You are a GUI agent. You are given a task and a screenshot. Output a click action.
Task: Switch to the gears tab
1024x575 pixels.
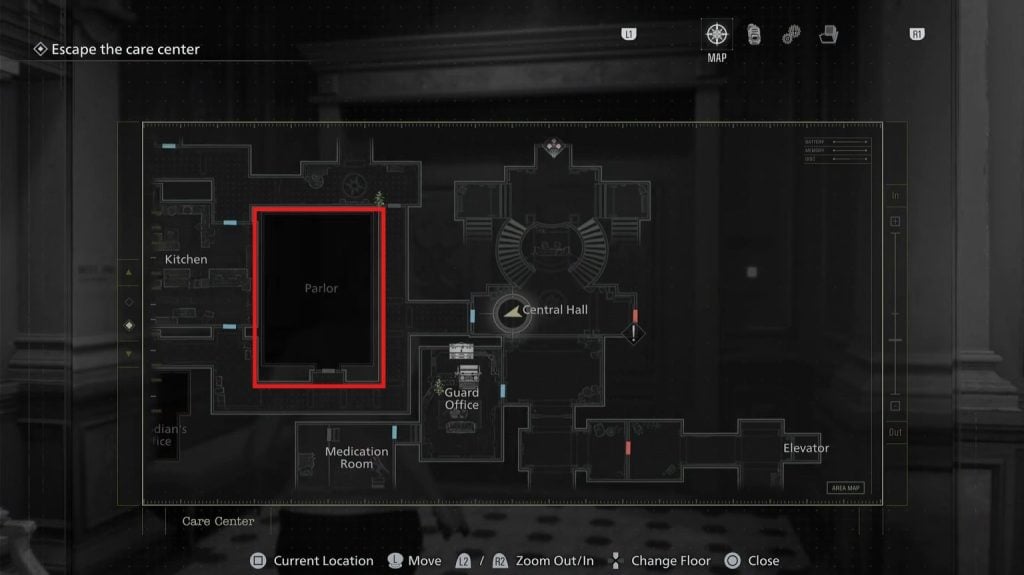coord(790,35)
